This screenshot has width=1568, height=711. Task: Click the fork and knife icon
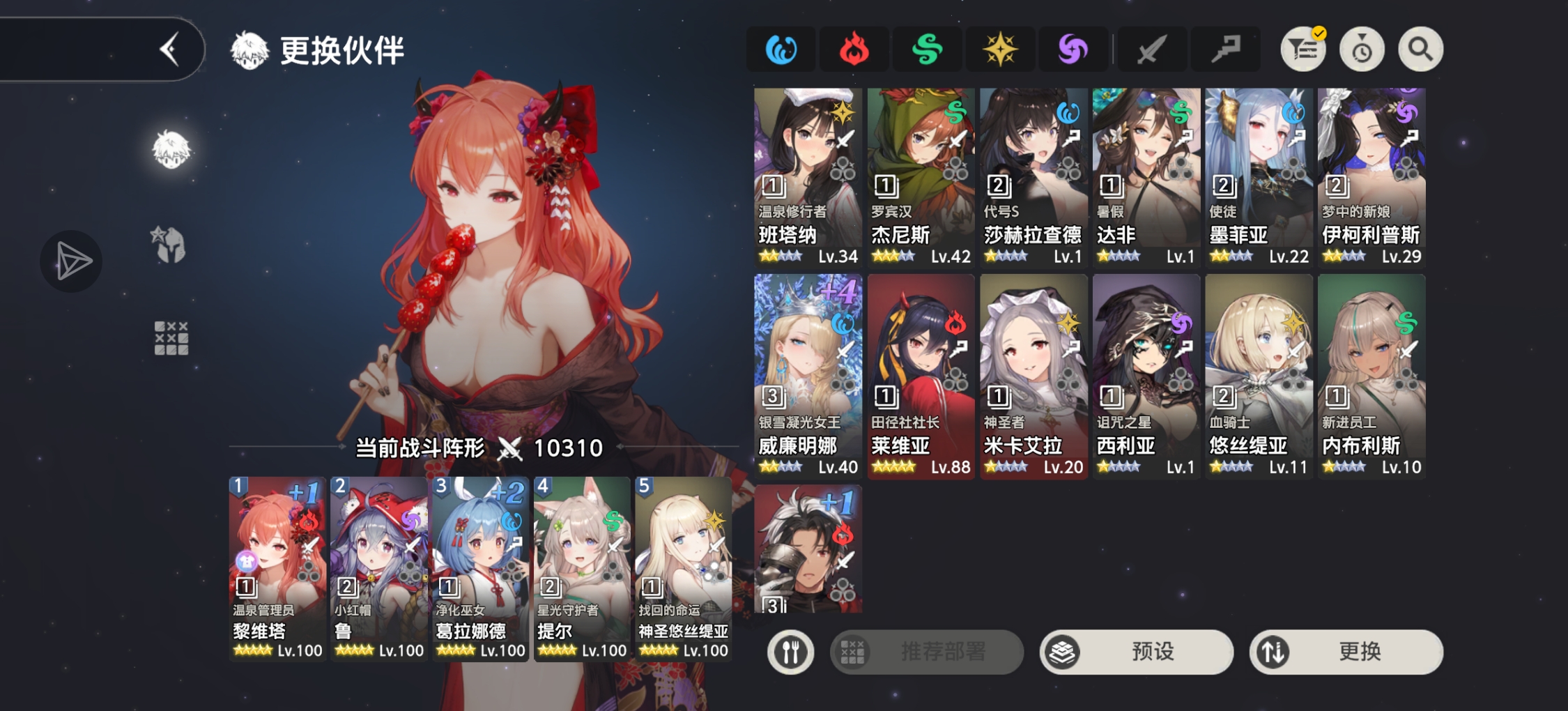tap(789, 652)
